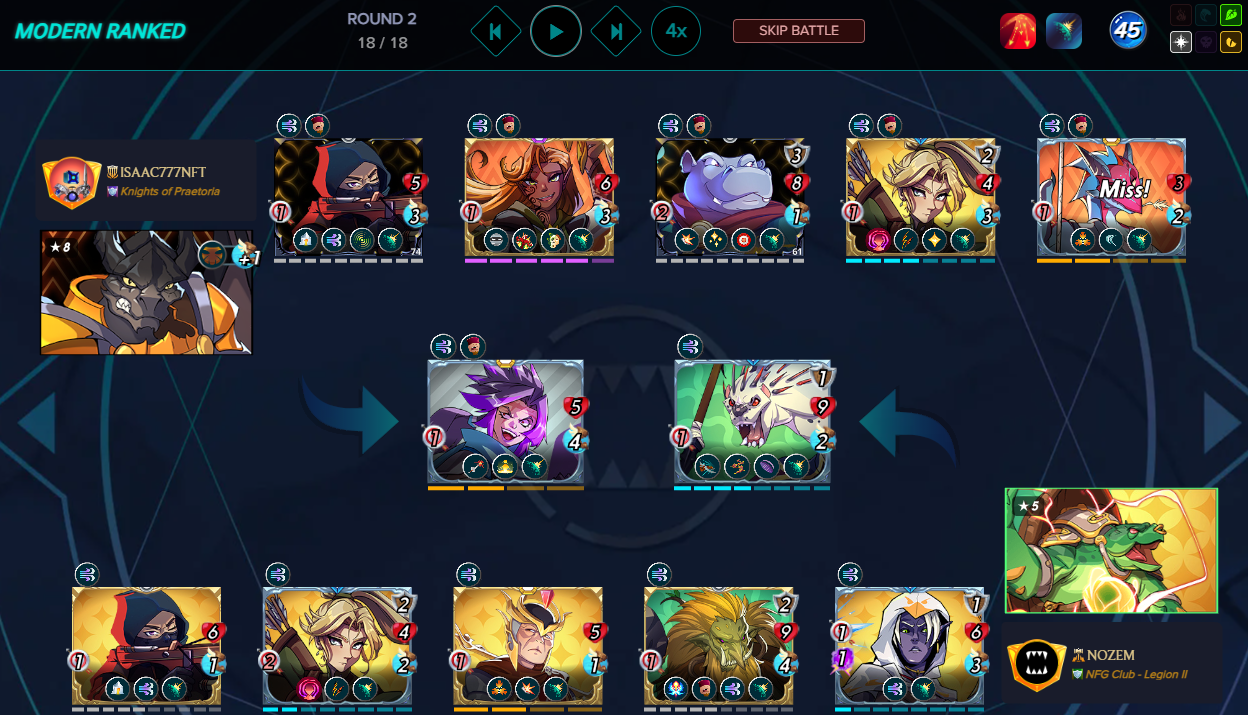Select the green-maned troll card
1248x715 pixels.
click(x=719, y=646)
